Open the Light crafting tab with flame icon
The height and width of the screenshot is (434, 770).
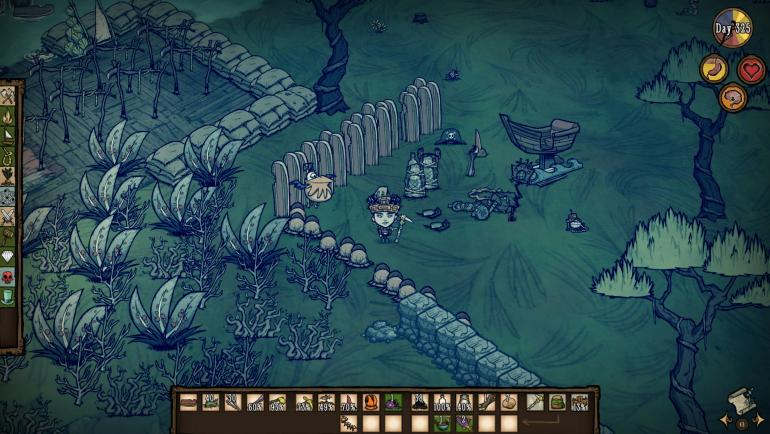tap(8, 118)
